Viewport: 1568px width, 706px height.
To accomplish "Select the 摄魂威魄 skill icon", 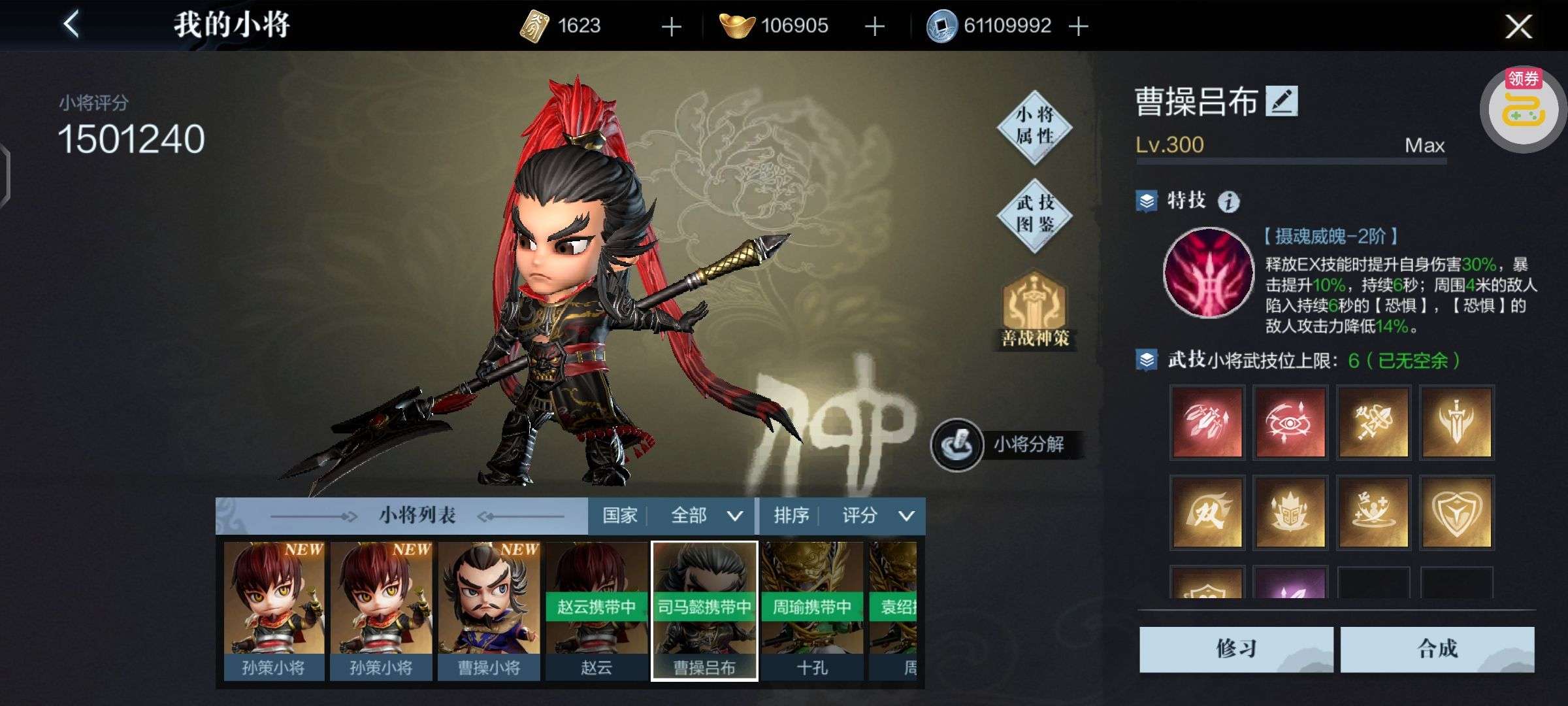I will (x=1208, y=273).
